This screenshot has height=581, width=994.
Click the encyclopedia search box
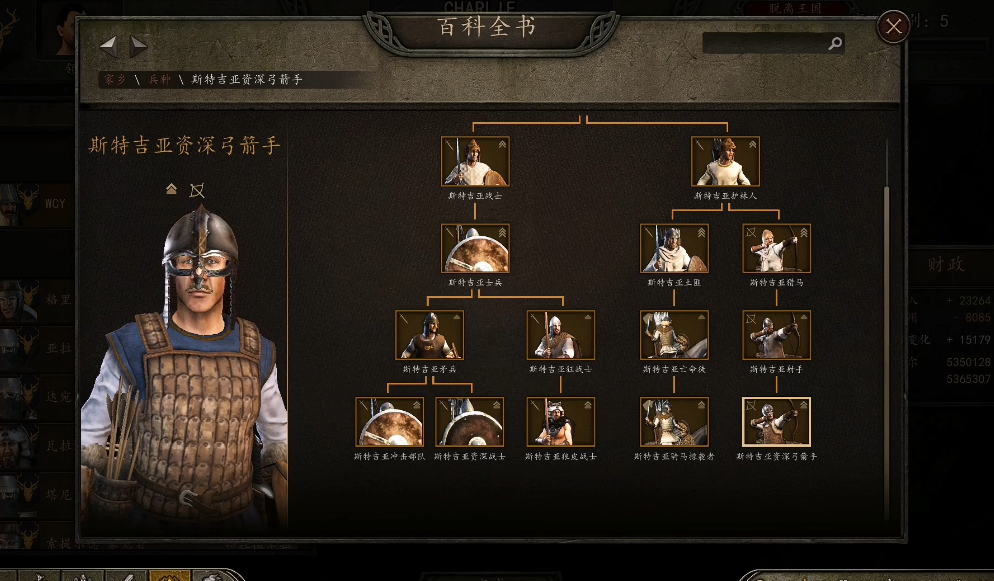click(765, 43)
